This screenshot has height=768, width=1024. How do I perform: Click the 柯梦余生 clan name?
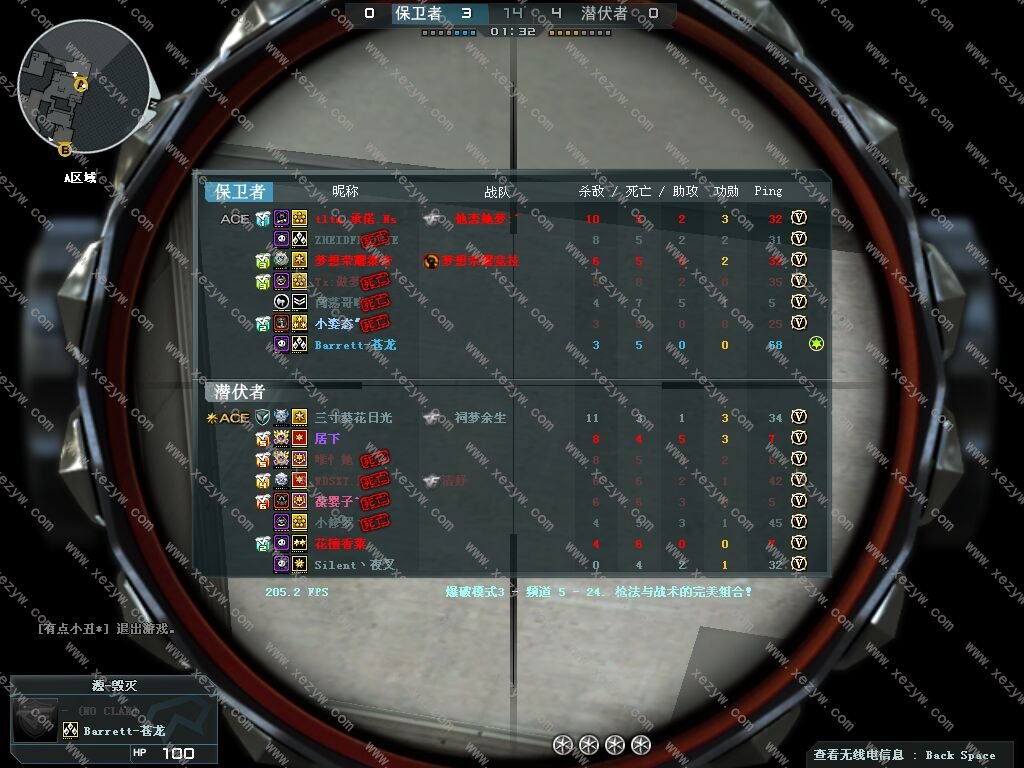[x=480, y=418]
